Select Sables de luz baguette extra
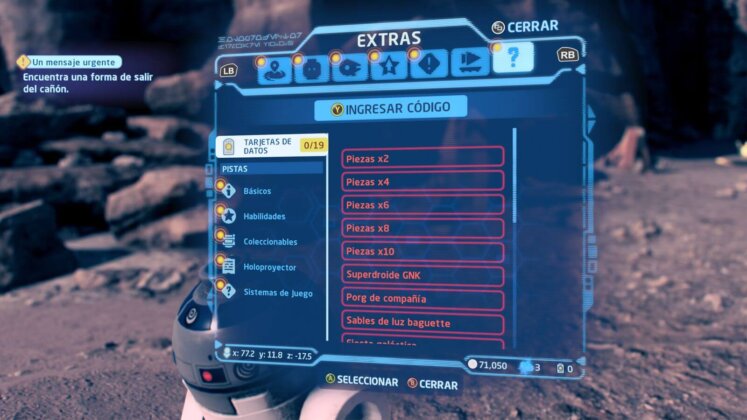 pos(423,322)
